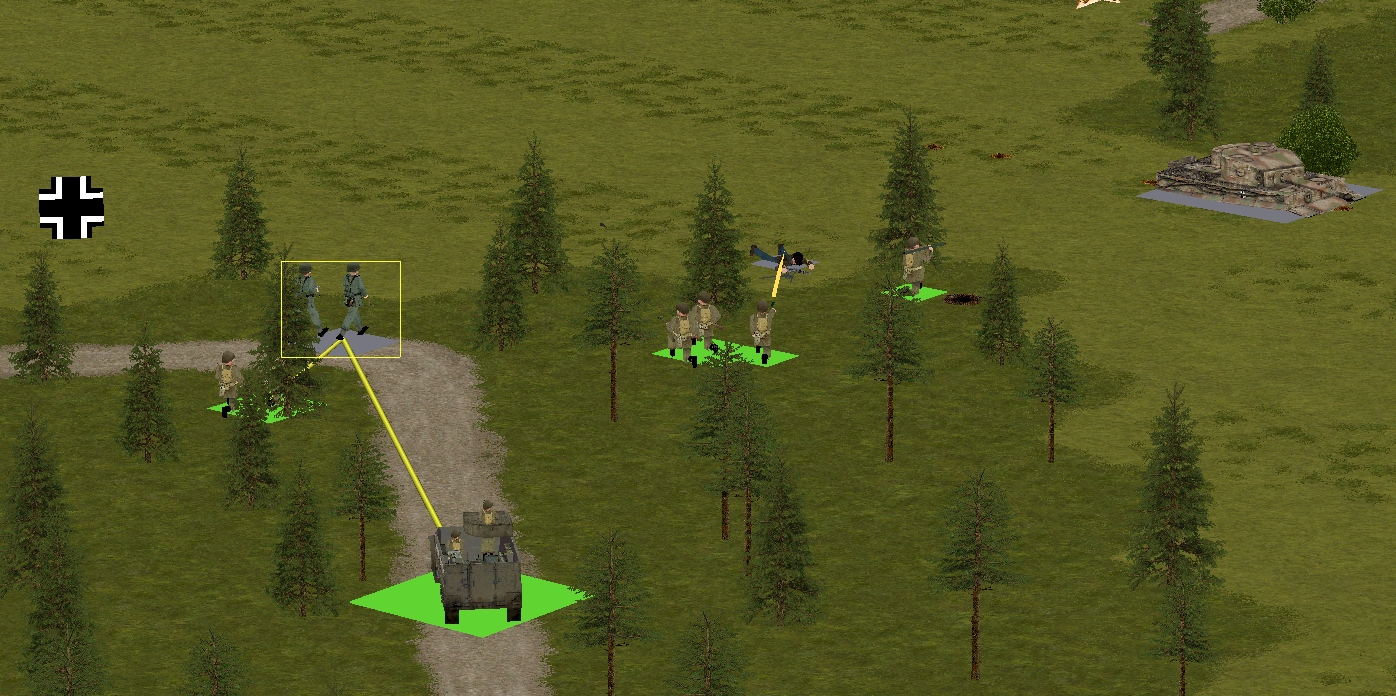The width and height of the screenshot is (1396, 696).
Task: Select the lone soldier left of the dirt road
Action: (230, 381)
